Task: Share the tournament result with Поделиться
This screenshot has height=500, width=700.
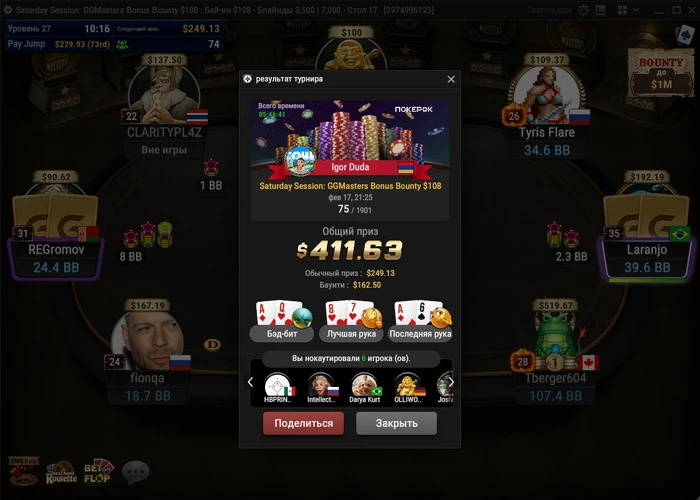Action: click(x=303, y=423)
